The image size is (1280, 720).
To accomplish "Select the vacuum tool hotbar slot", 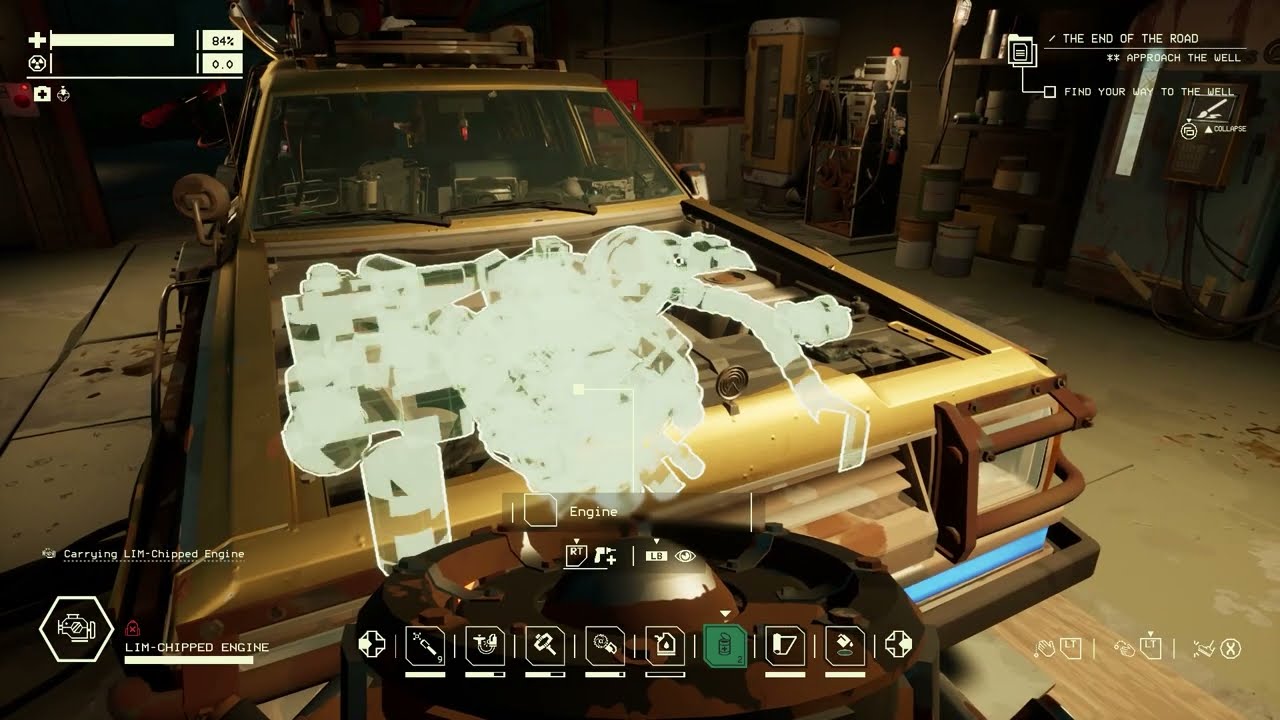I will click(485, 645).
